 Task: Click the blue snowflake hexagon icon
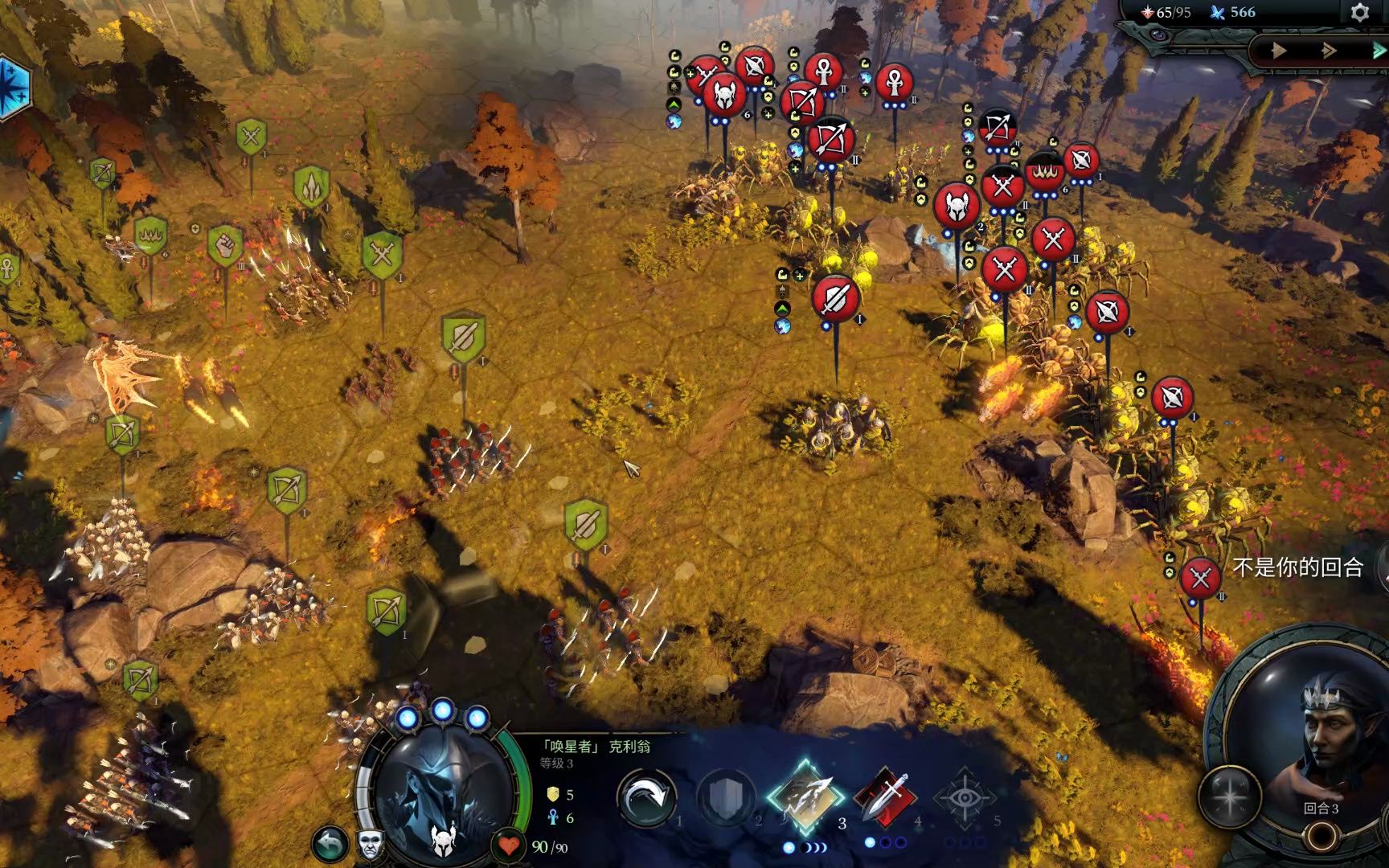point(11,87)
